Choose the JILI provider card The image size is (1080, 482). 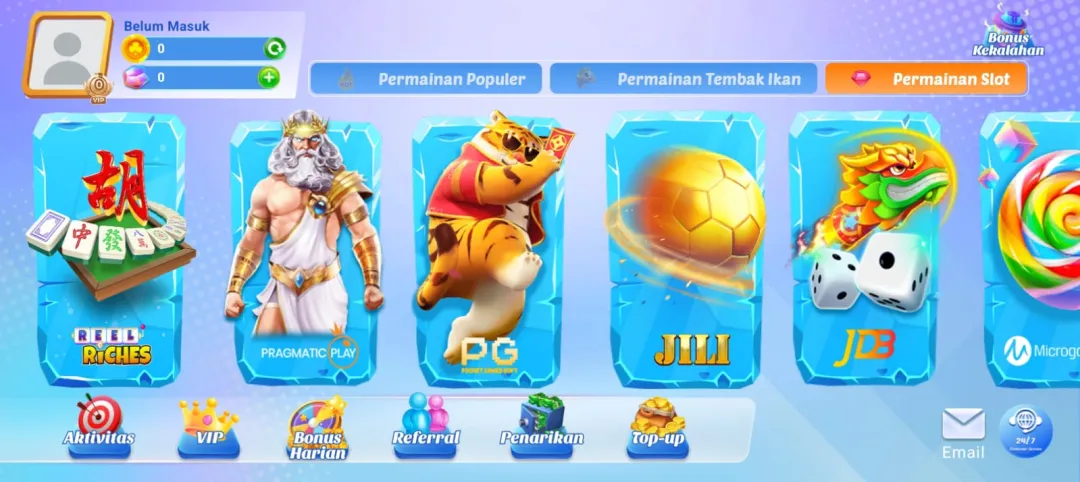click(688, 250)
